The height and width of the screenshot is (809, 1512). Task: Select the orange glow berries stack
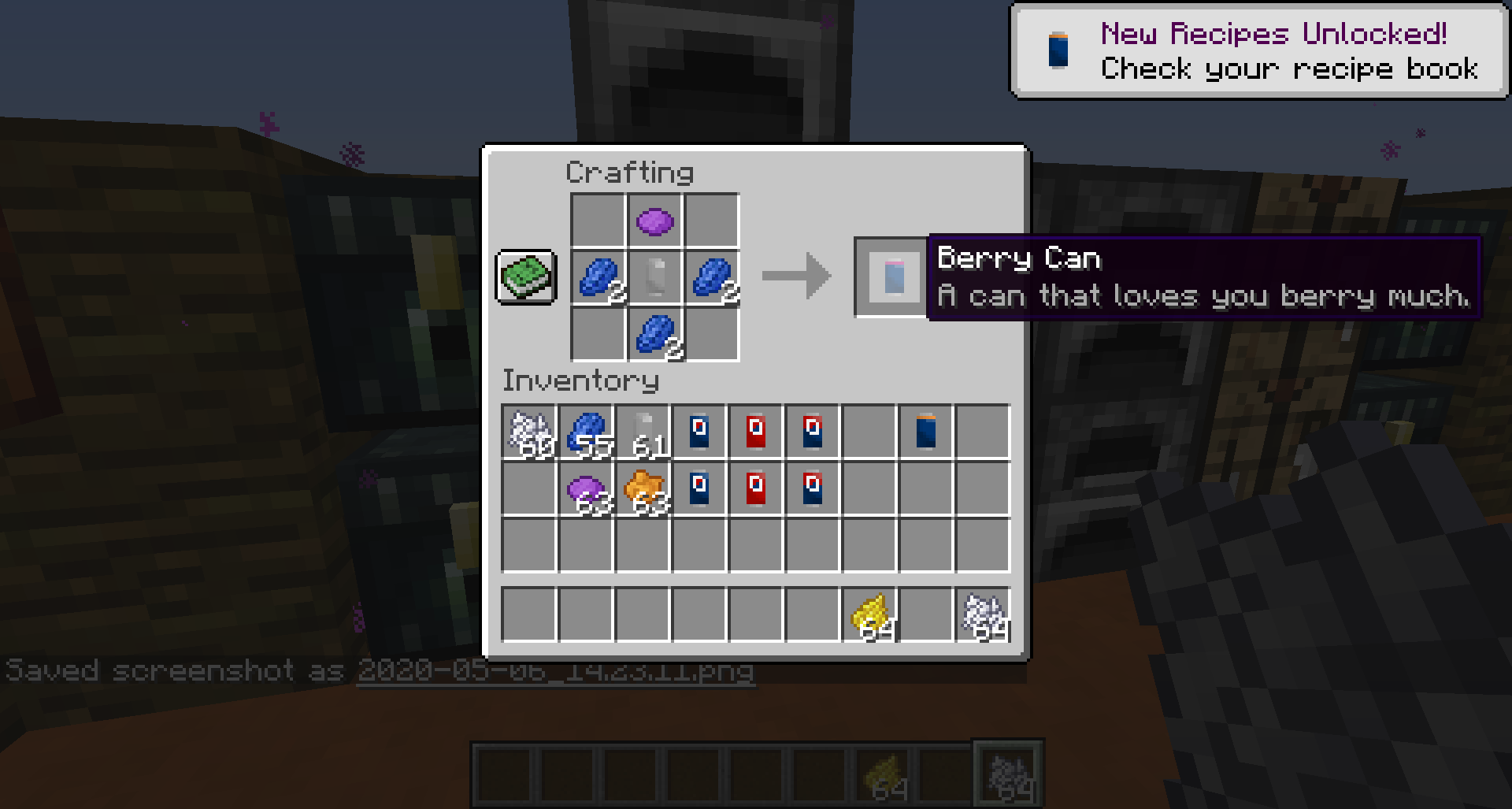pyautogui.click(x=644, y=488)
